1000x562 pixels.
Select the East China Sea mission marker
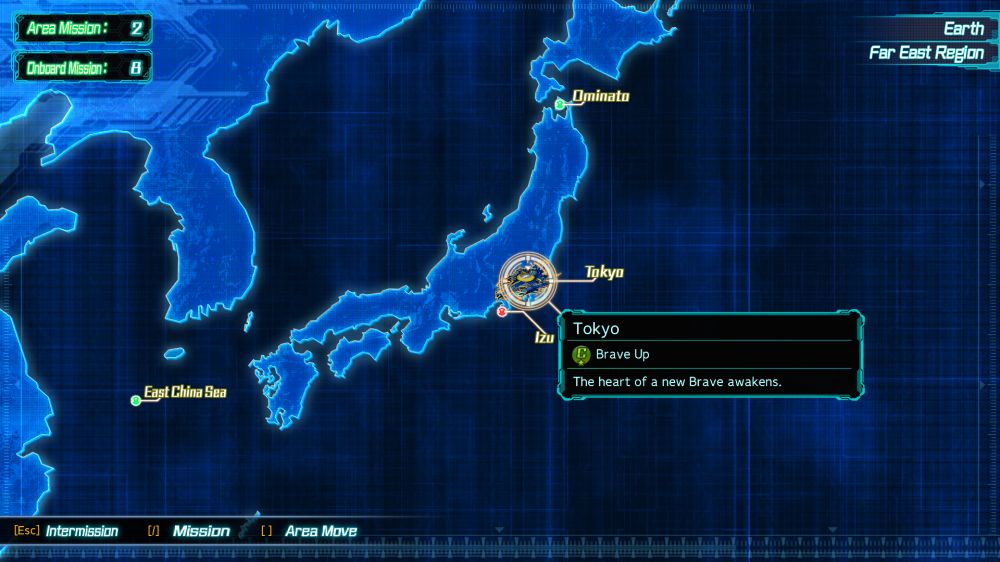[136, 400]
